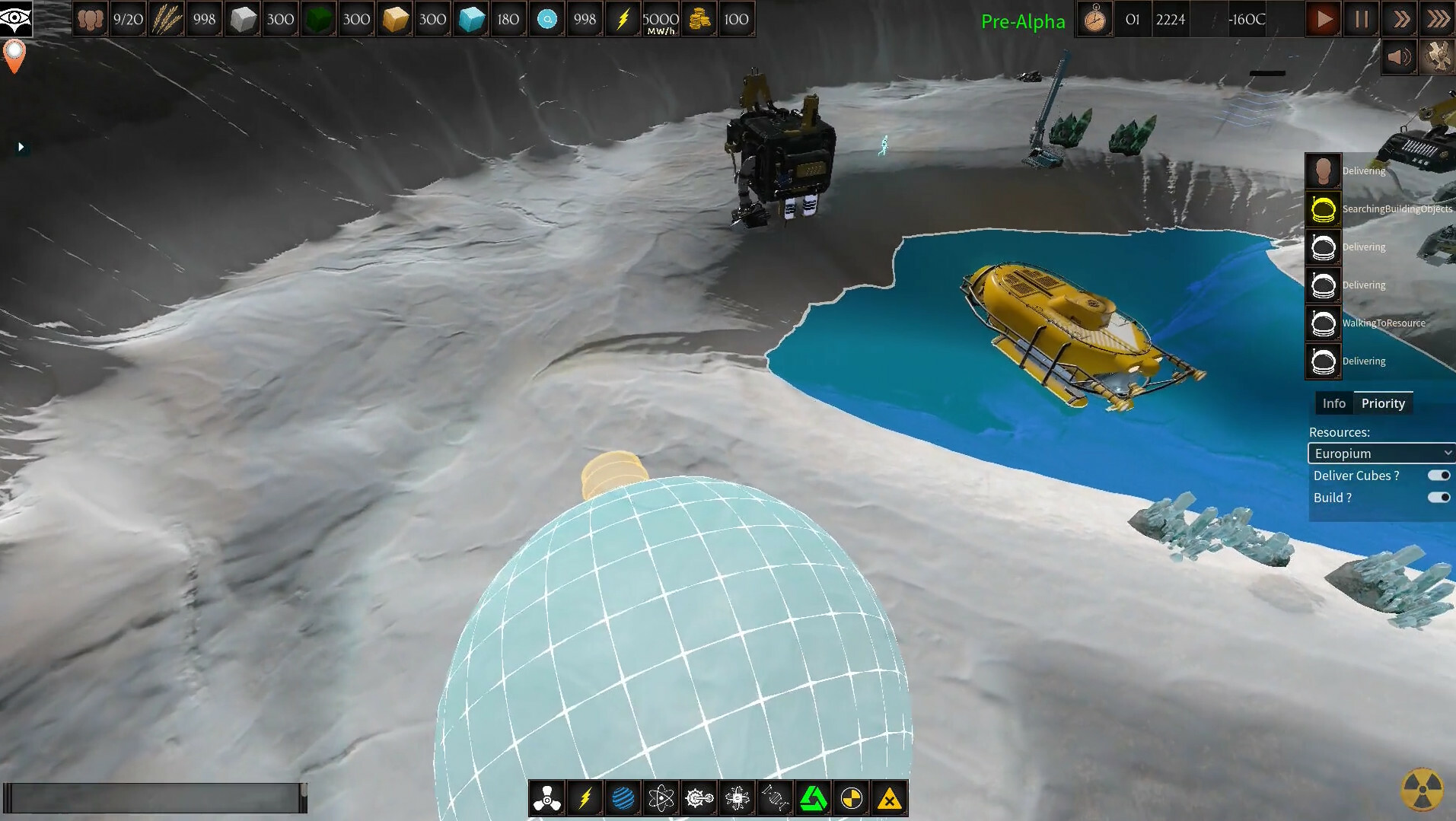The image size is (1456, 821).
Task: Disable the Deliver Cubes option
Action: pyautogui.click(x=1438, y=475)
